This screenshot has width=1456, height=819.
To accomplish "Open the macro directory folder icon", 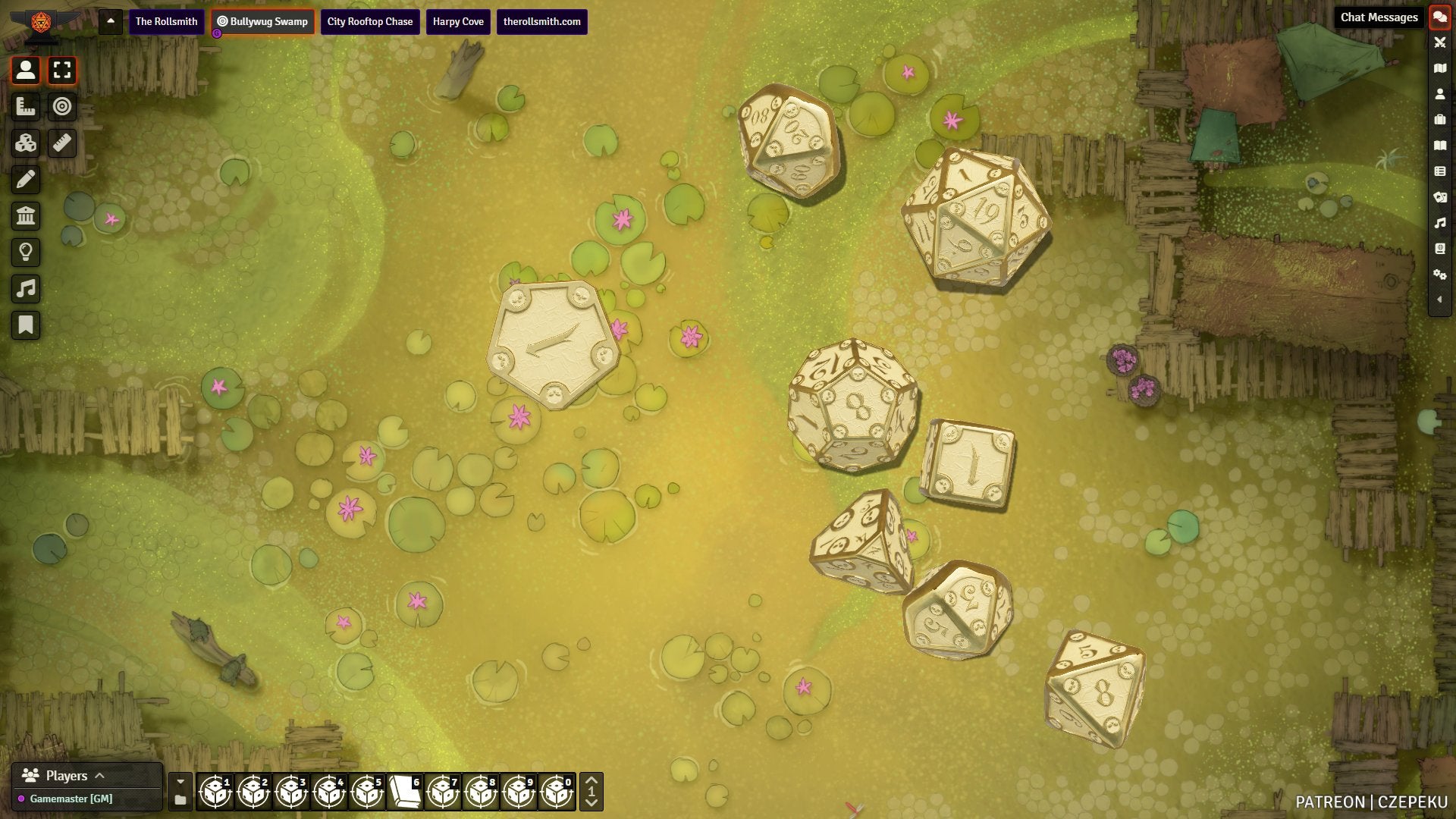I will click(x=180, y=800).
